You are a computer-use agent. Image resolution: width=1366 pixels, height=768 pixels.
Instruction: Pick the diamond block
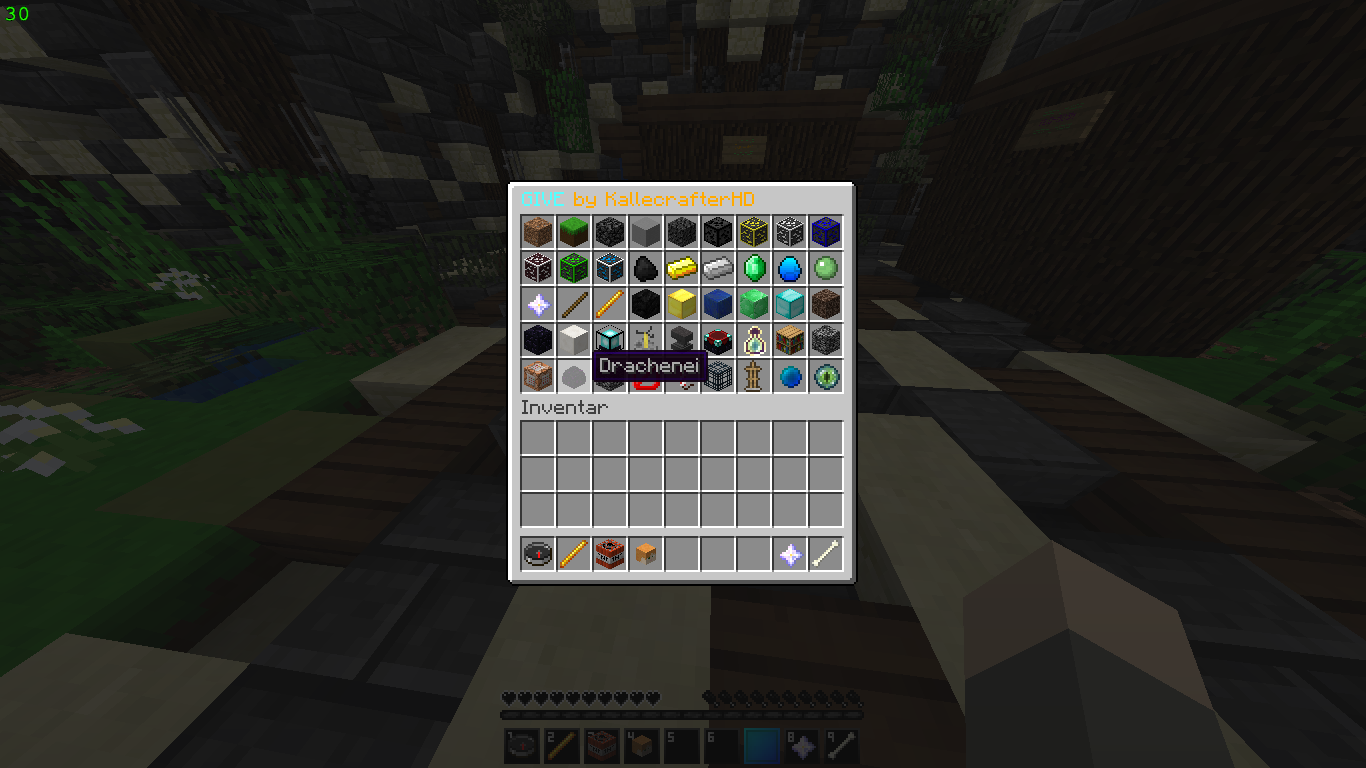[x=790, y=304]
